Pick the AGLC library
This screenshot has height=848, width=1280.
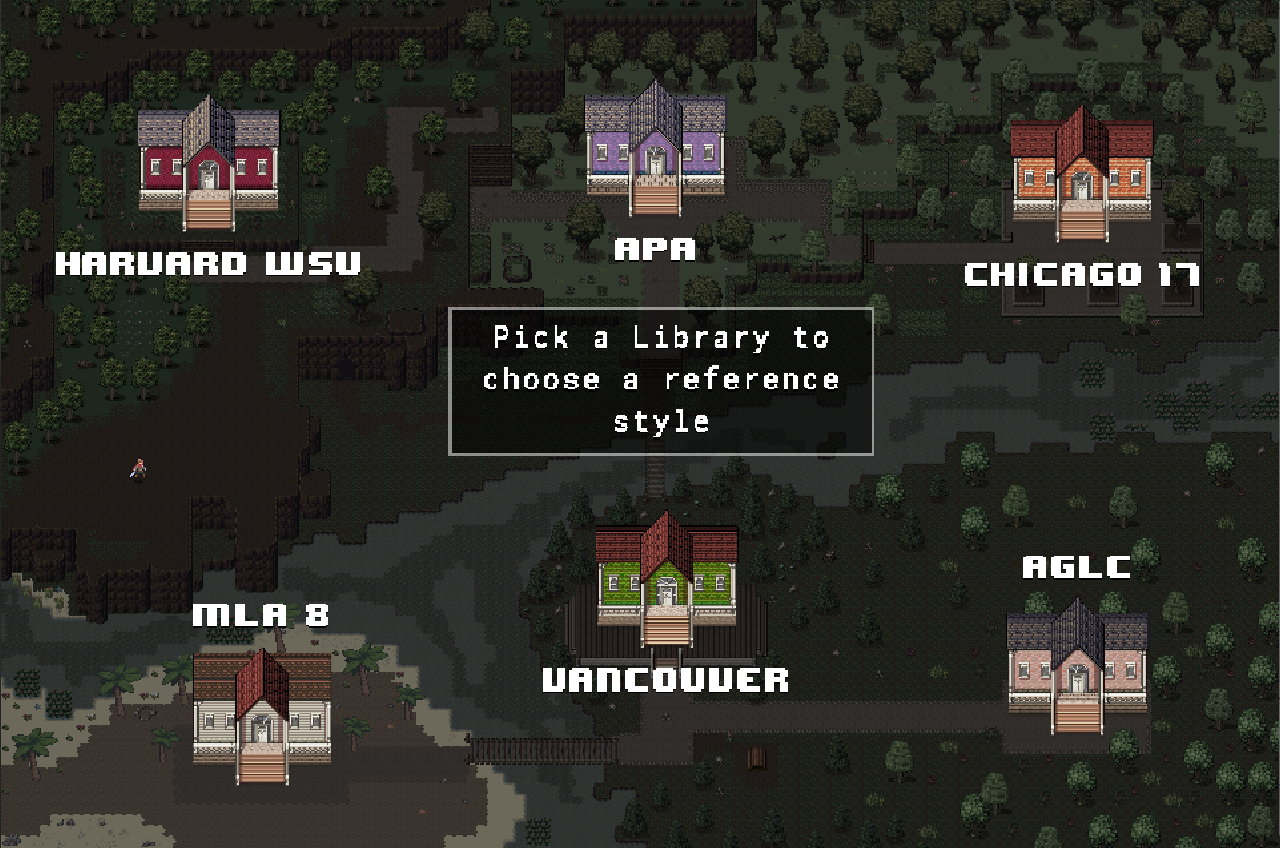click(1077, 663)
